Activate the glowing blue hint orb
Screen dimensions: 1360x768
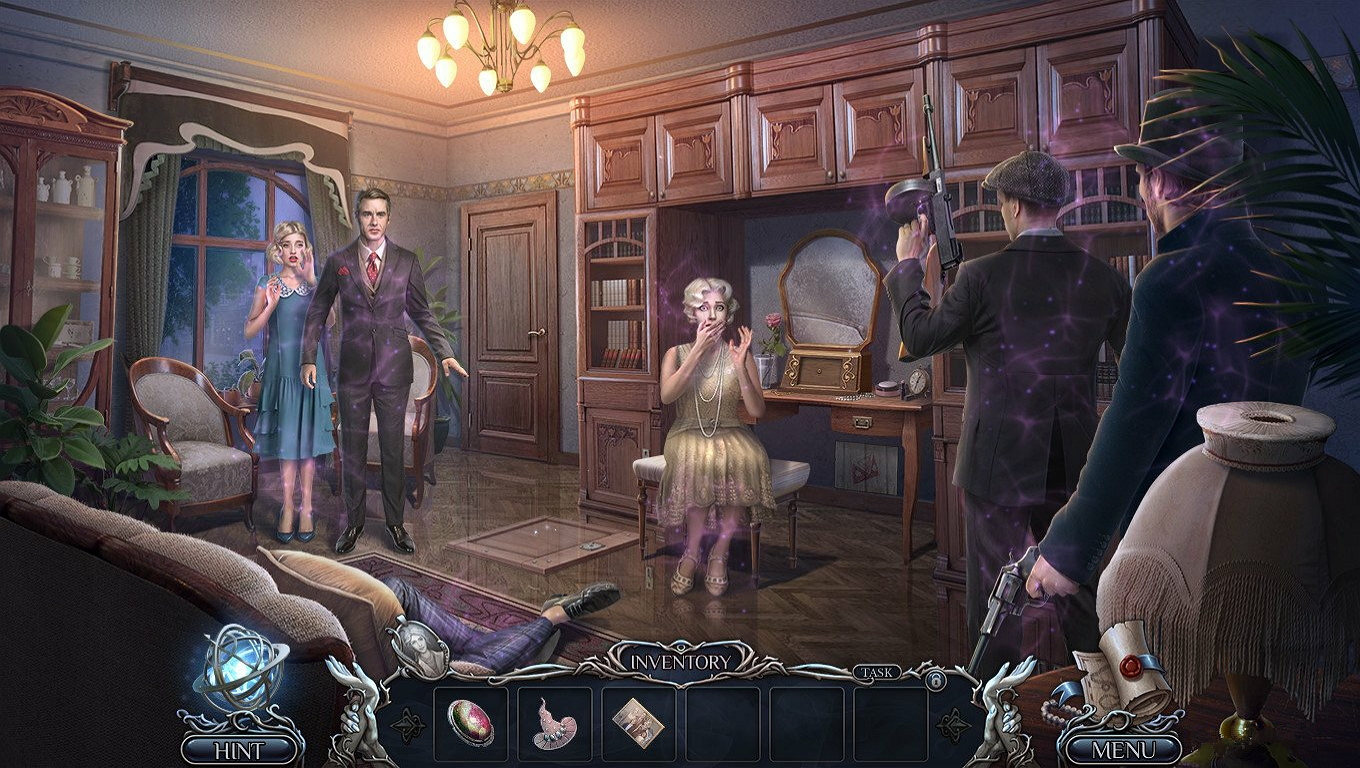pos(239,667)
